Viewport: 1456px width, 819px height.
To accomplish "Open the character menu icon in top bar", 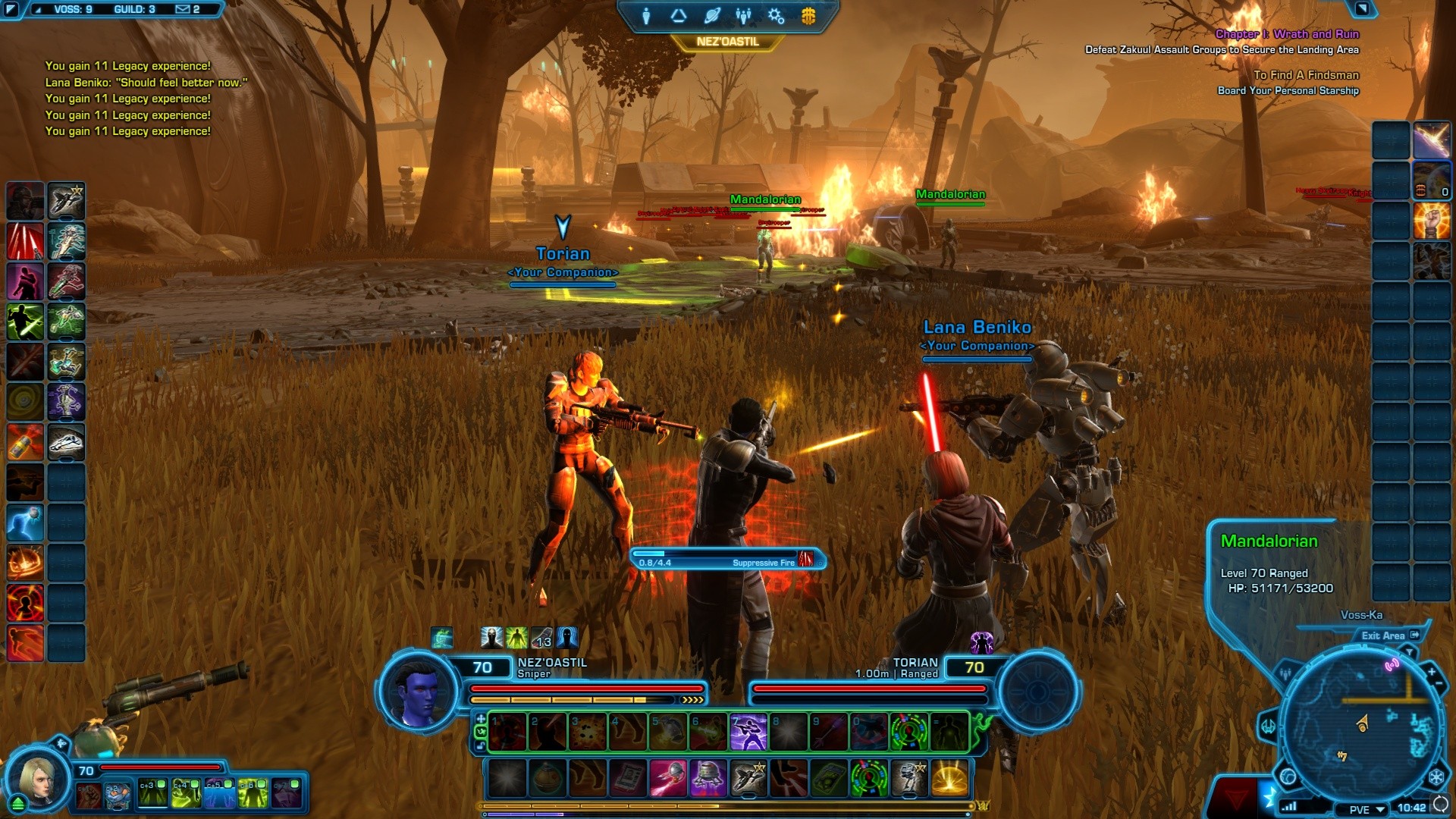I will 646,16.
